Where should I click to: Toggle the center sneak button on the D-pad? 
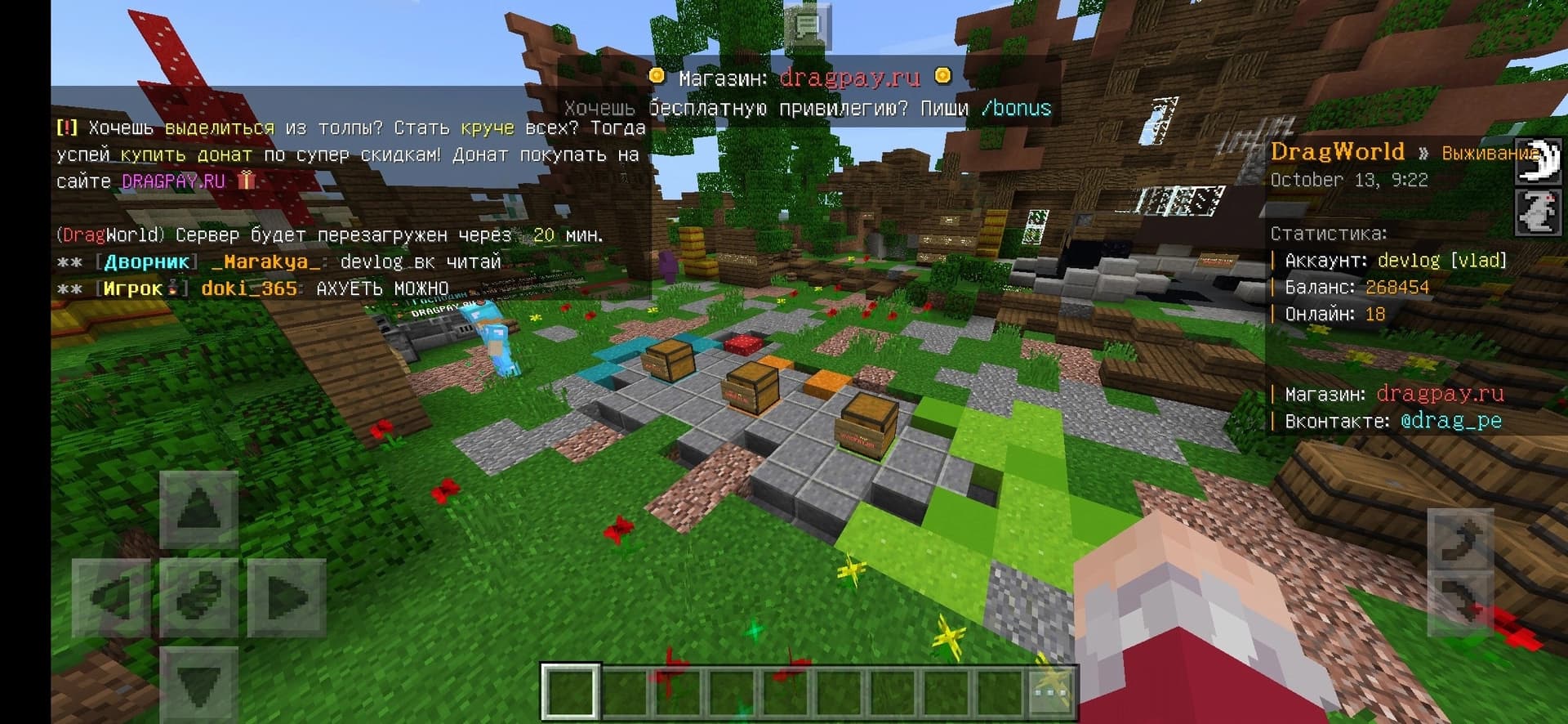click(x=199, y=597)
